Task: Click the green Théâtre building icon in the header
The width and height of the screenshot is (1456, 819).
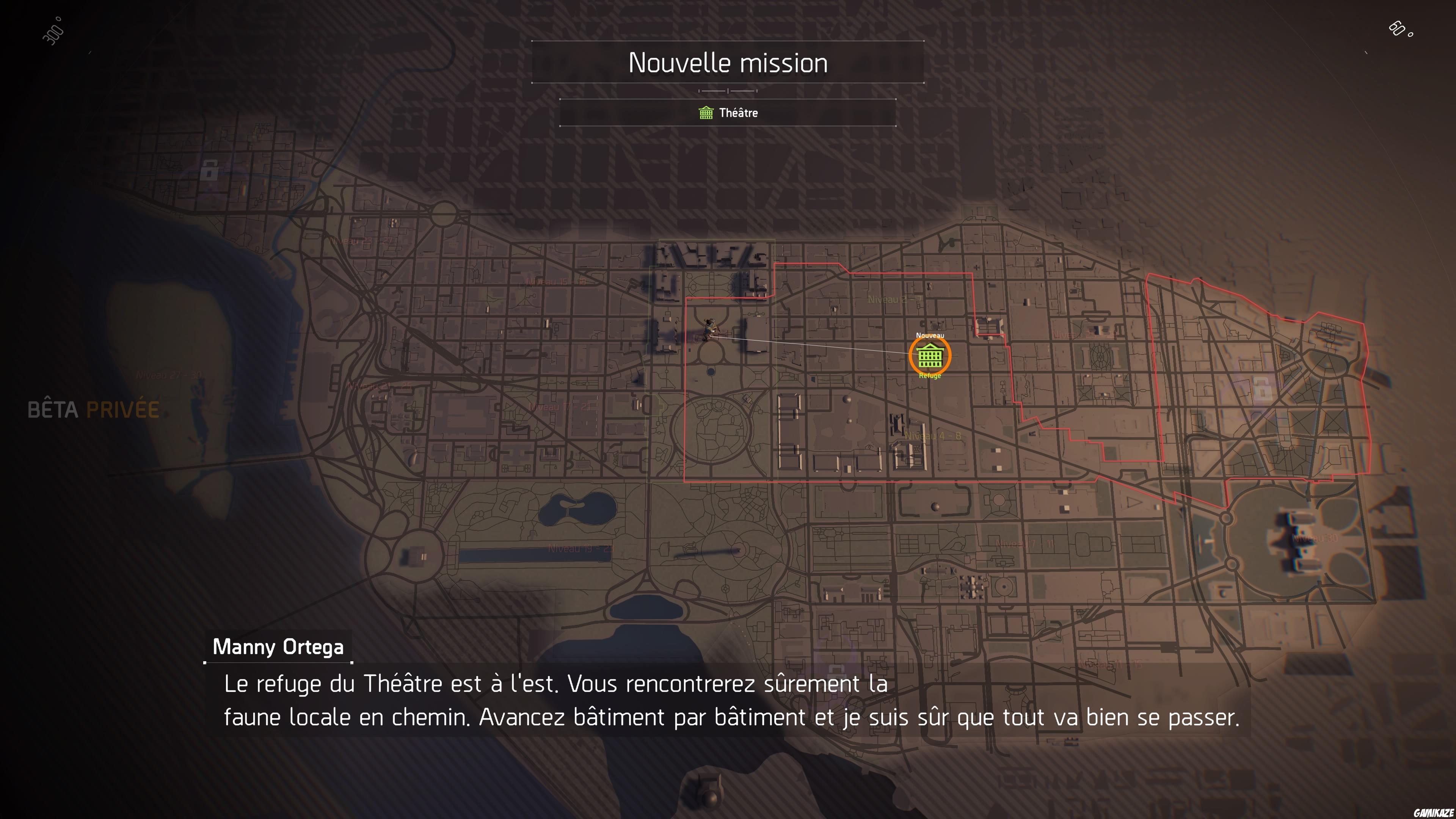Action: point(706,113)
